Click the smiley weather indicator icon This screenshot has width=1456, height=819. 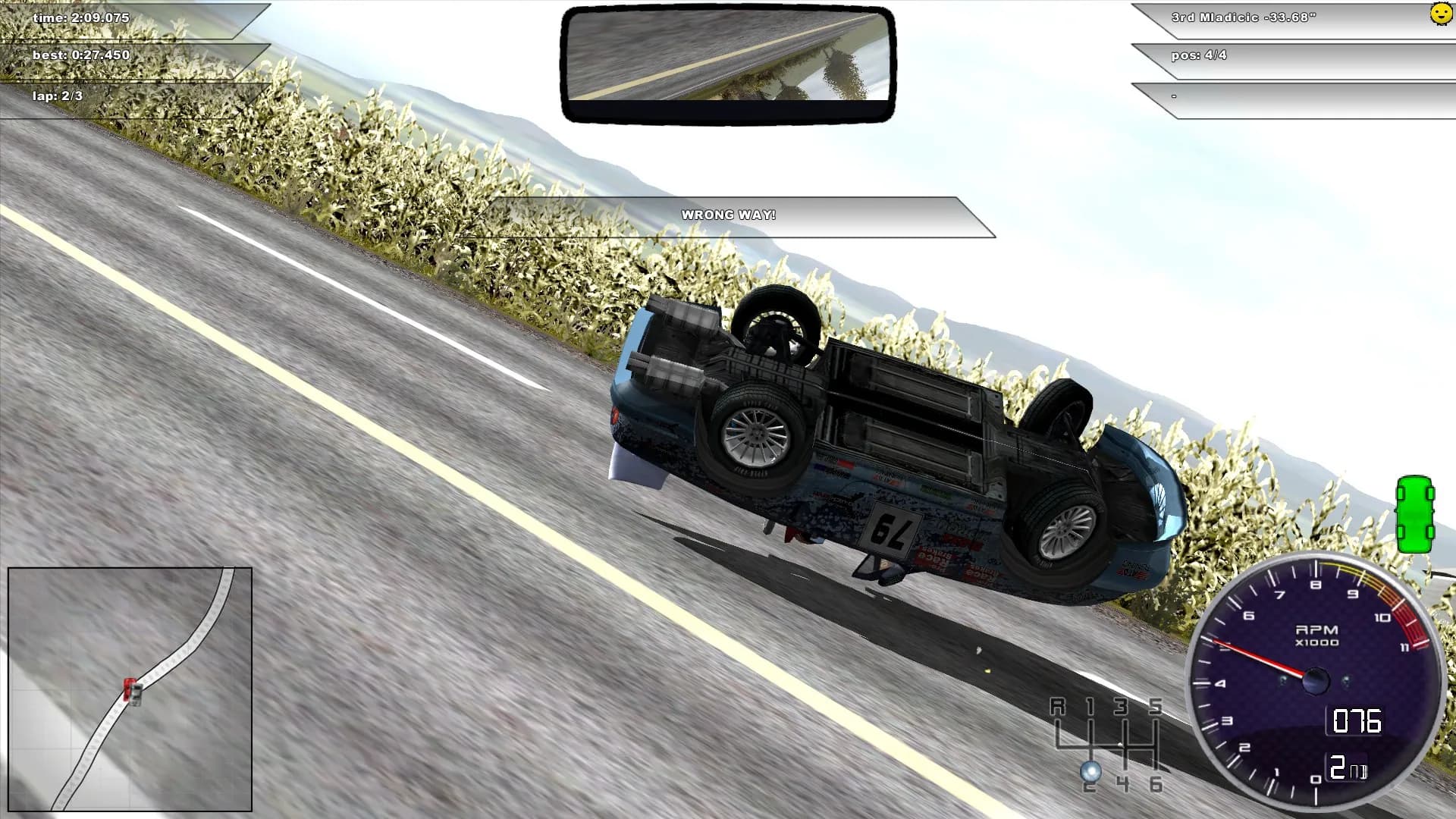pos(1442,15)
